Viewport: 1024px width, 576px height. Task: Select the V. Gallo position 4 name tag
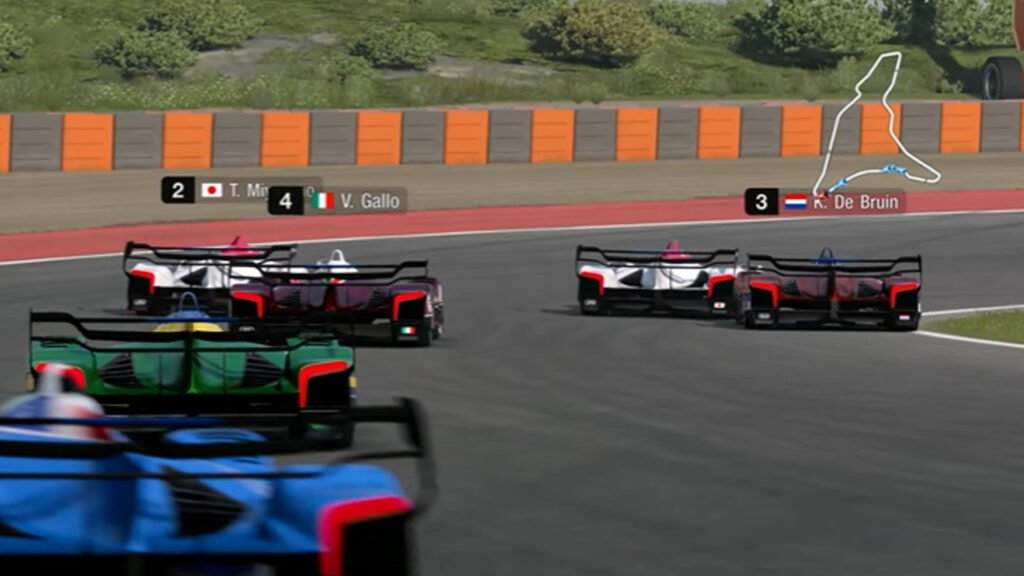pyautogui.click(x=338, y=201)
